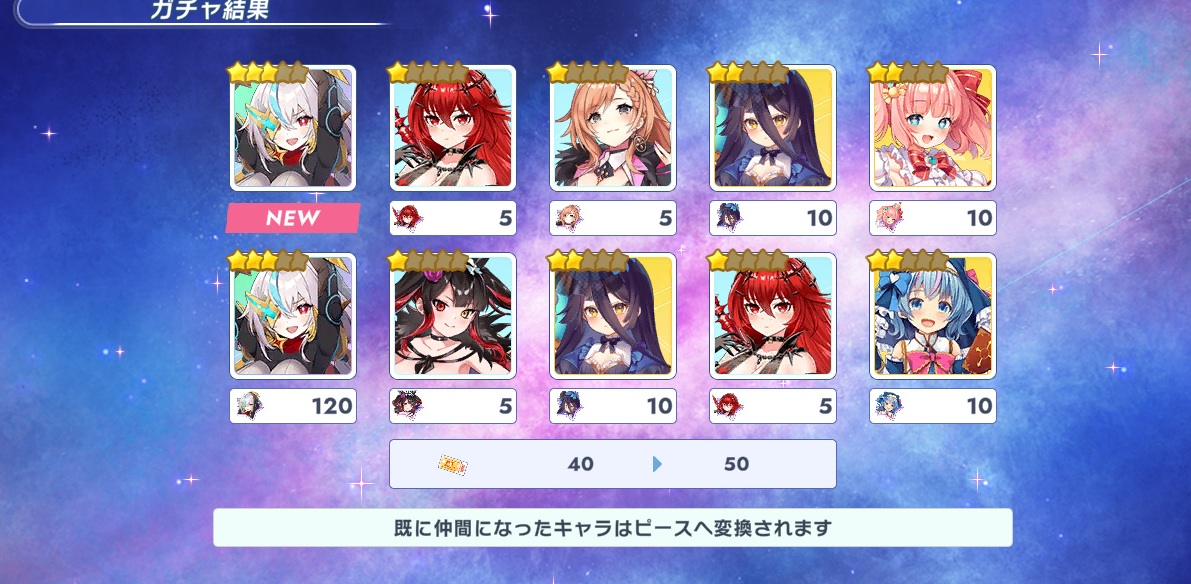The height and width of the screenshot is (584, 1191).
Task: Select the blue-haired girl character card
Action: pyautogui.click(x=932, y=316)
